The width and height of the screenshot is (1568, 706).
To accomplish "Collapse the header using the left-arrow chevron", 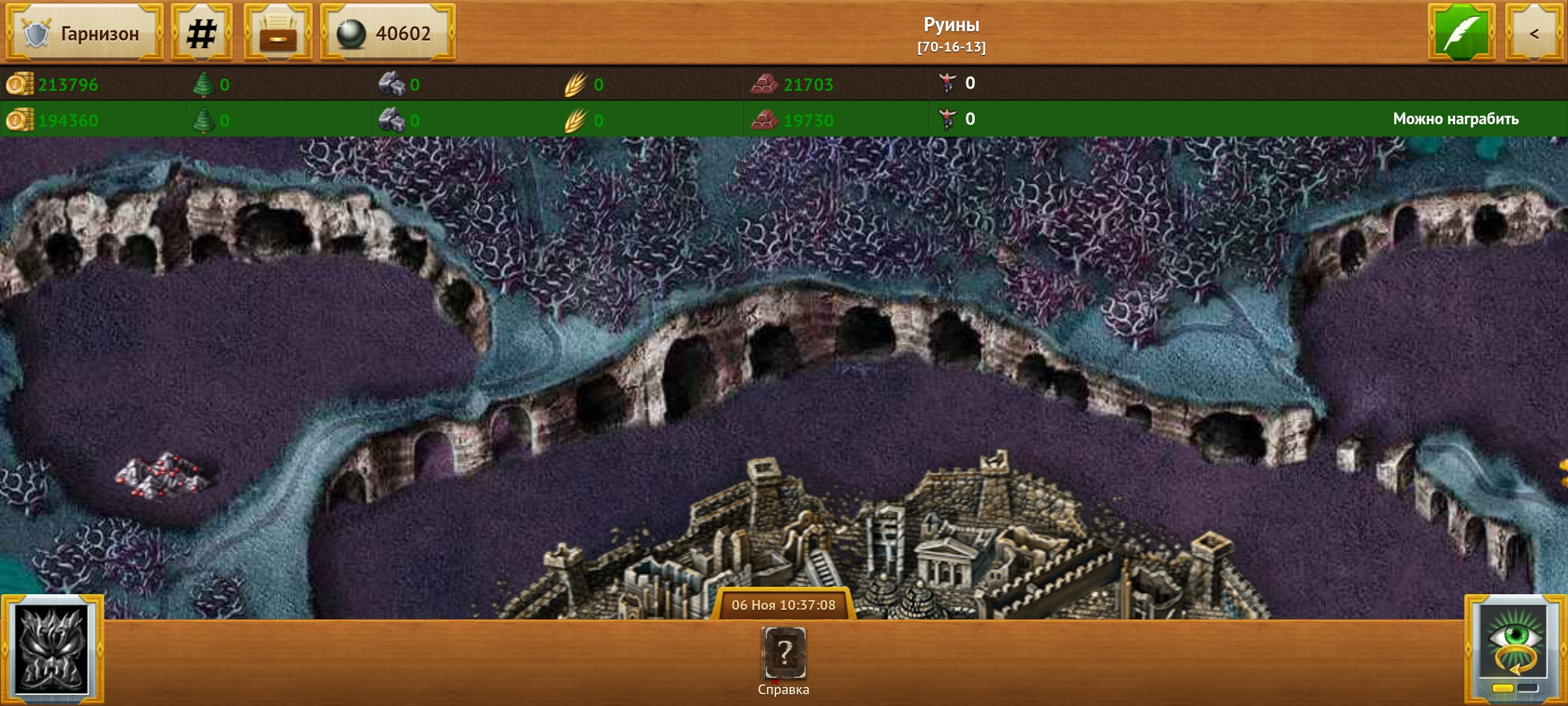I will click(x=1537, y=31).
